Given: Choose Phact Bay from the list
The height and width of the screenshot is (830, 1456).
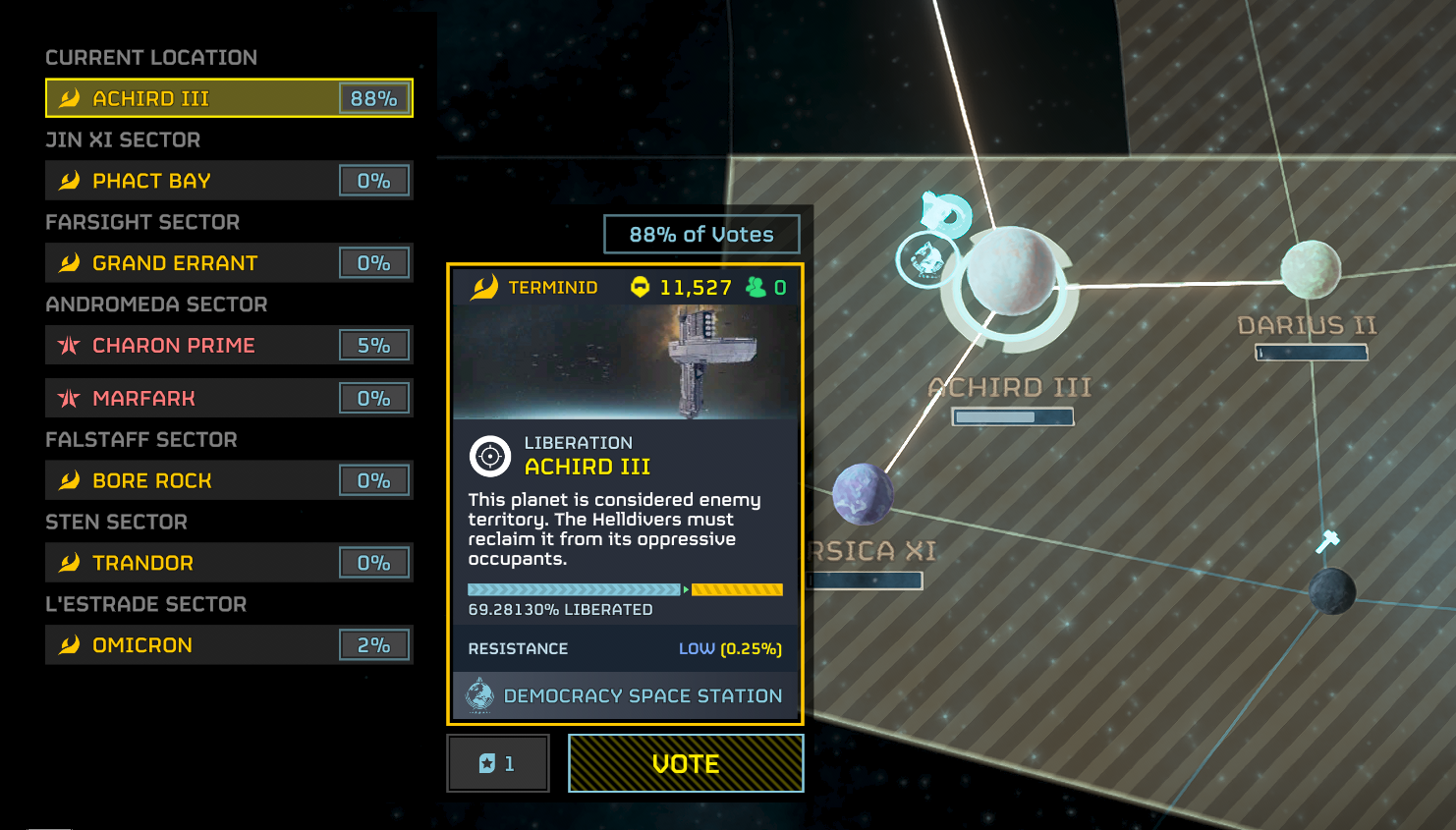Looking at the screenshot, I should coord(228,181).
